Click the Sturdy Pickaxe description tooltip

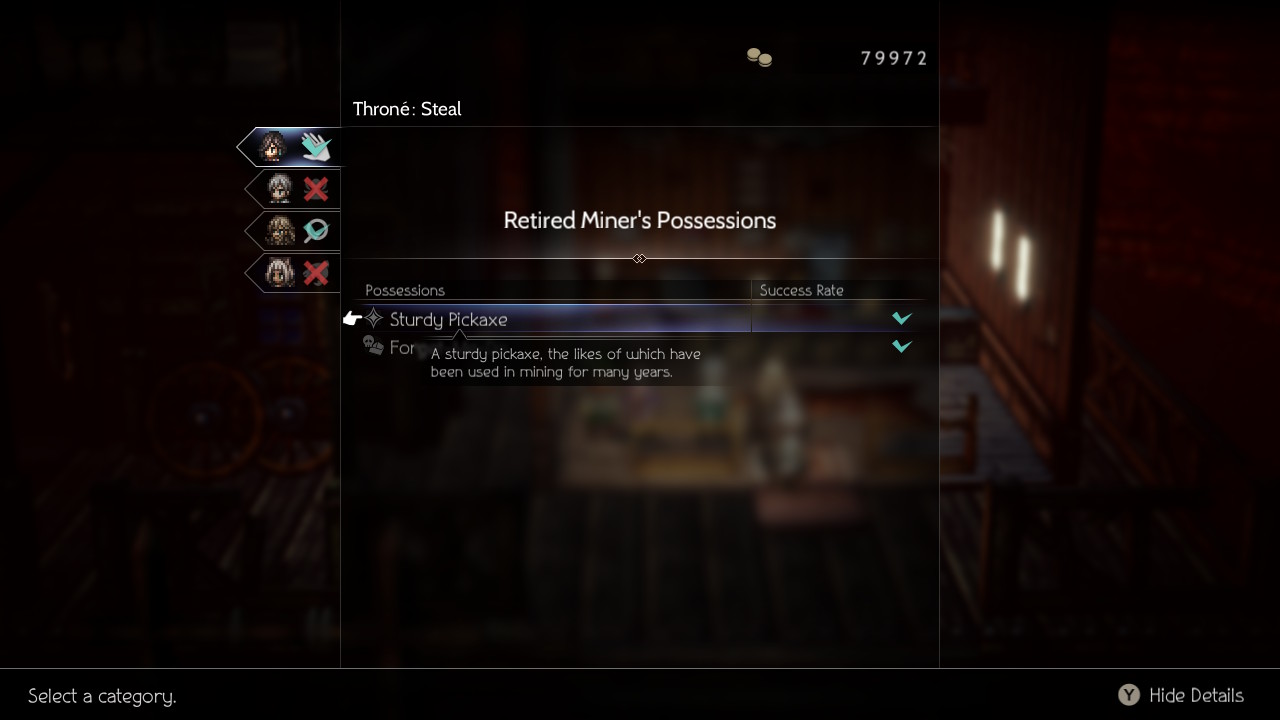click(565, 362)
